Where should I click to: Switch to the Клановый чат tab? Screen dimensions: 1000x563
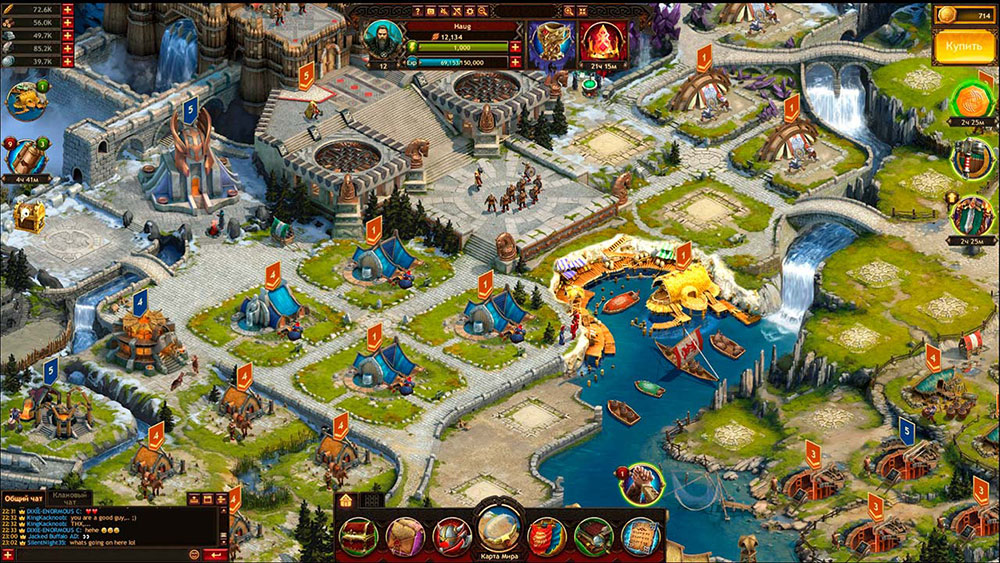(x=71, y=497)
